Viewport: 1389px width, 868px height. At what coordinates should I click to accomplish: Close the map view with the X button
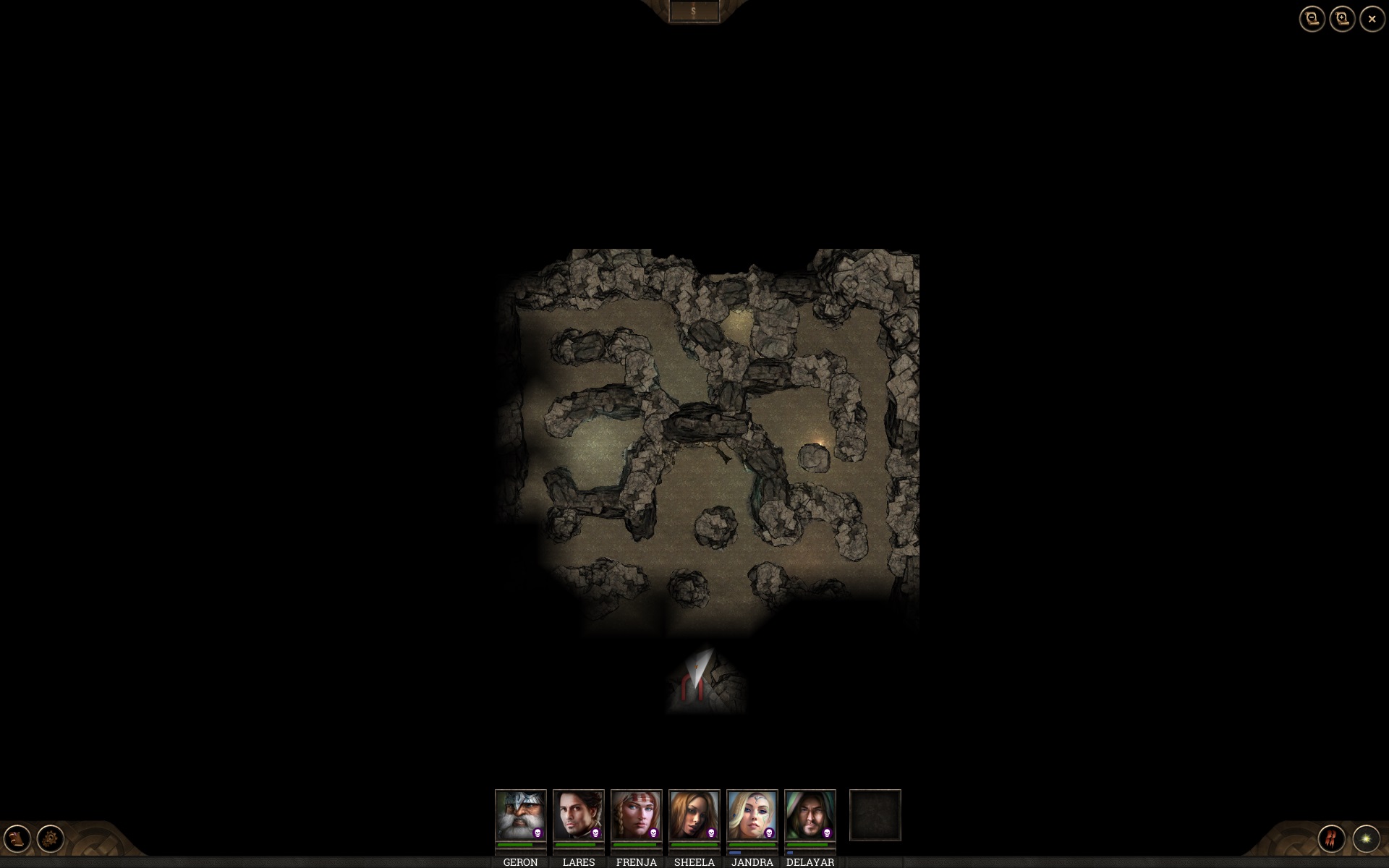1371,19
